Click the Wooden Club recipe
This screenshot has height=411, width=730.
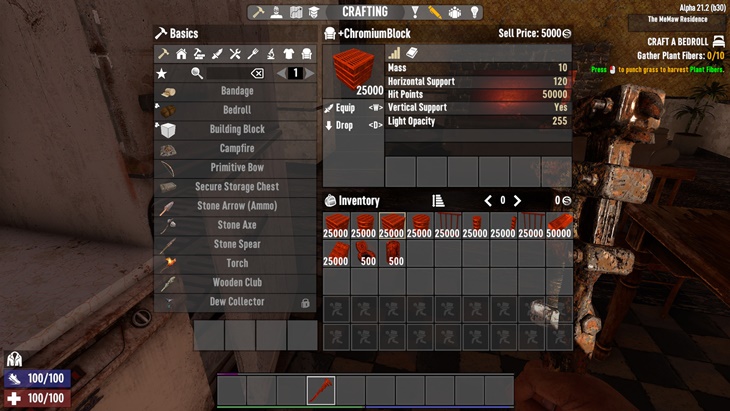coord(236,283)
